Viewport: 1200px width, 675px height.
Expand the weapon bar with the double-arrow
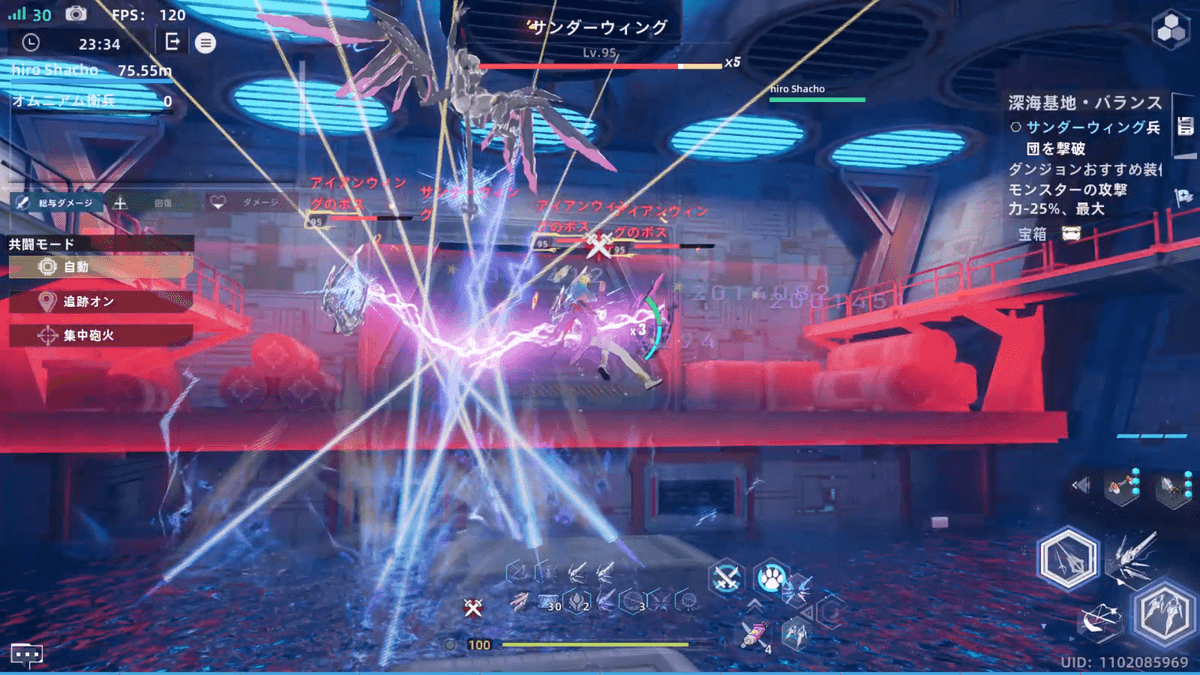tap(1080, 486)
